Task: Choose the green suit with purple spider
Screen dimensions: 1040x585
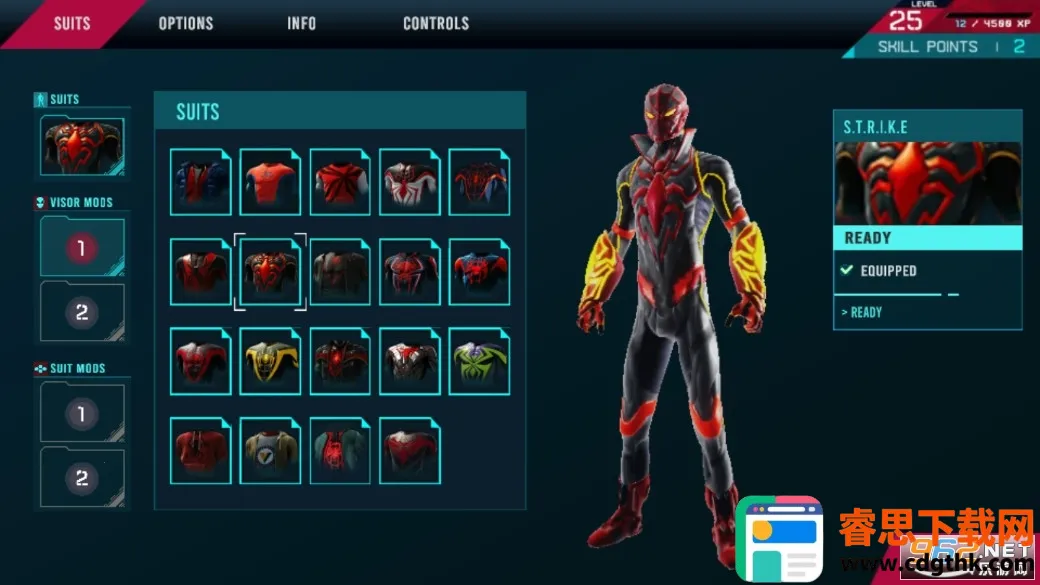Action: pyautogui.click(x=479, y=362)
